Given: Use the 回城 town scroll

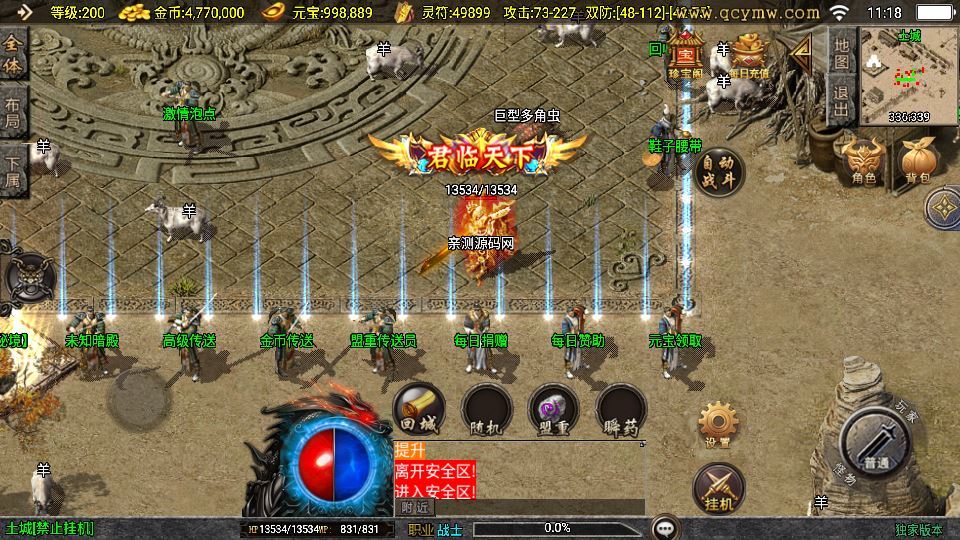Looking at the screenshot, I should (419, 408).
